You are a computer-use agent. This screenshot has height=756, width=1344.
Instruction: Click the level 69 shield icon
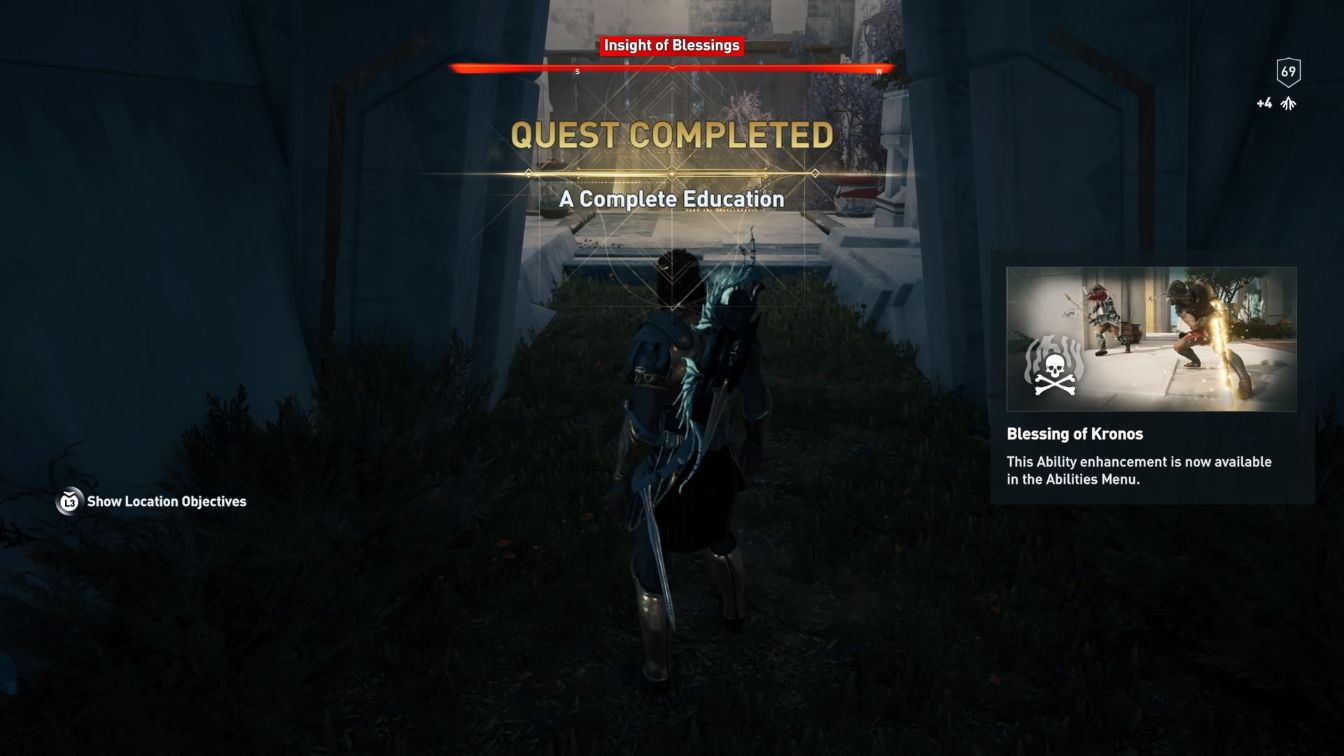pos(1289,70)
